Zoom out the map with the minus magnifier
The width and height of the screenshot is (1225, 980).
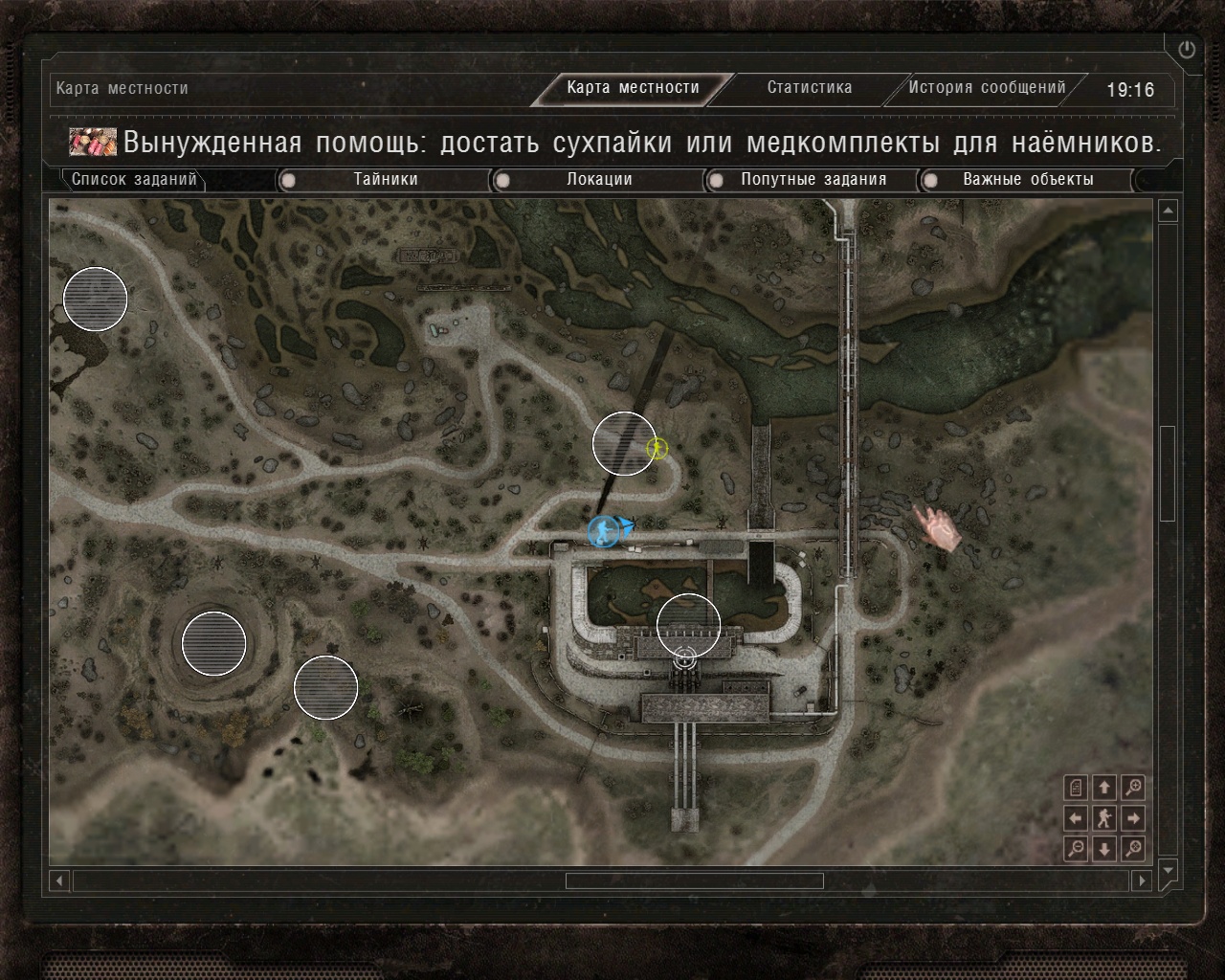(x=1076, y=848)
